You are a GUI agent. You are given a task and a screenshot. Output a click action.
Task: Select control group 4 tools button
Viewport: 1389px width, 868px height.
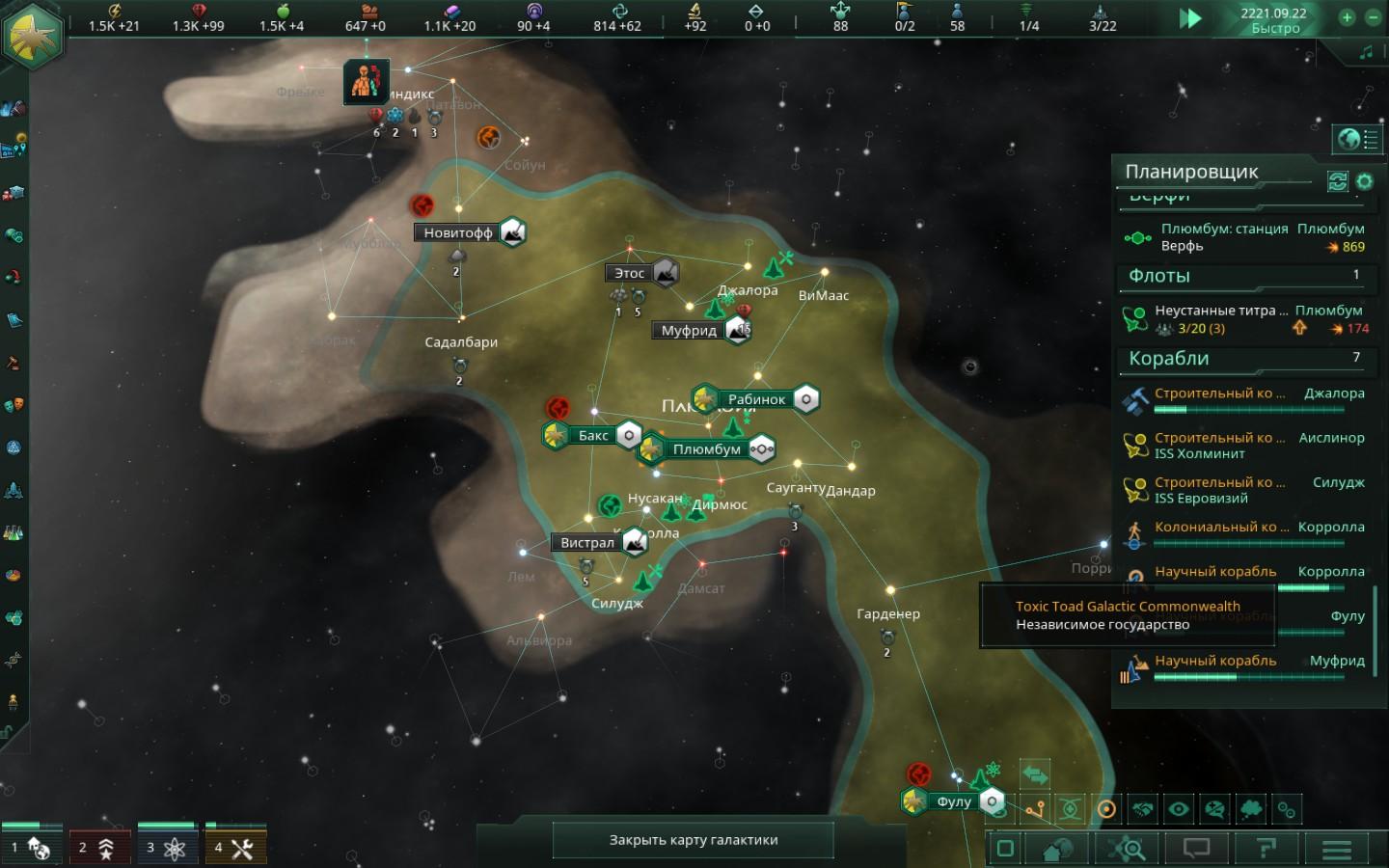coord(235,848)
